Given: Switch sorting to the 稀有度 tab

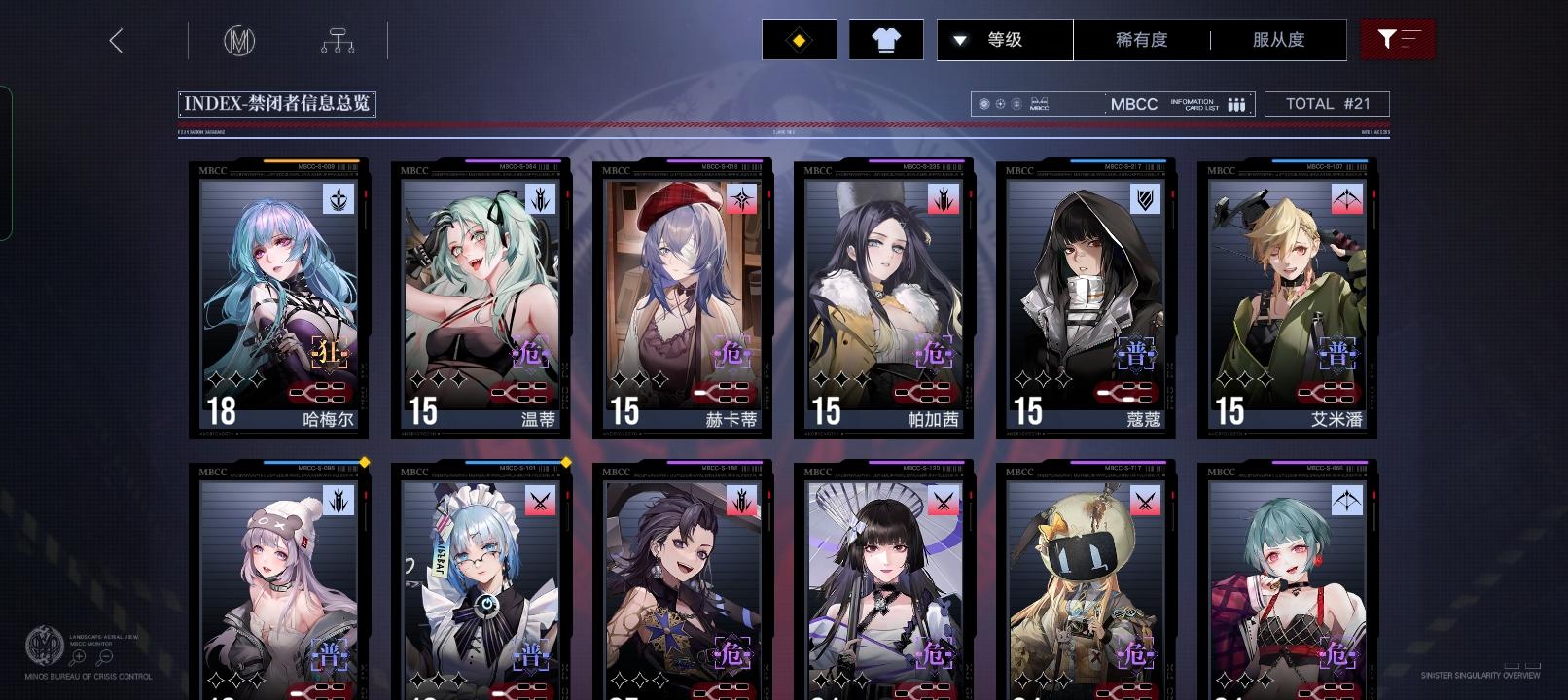Looking at the screenshot, I should pyautogui.click(x=1141, y=40).
